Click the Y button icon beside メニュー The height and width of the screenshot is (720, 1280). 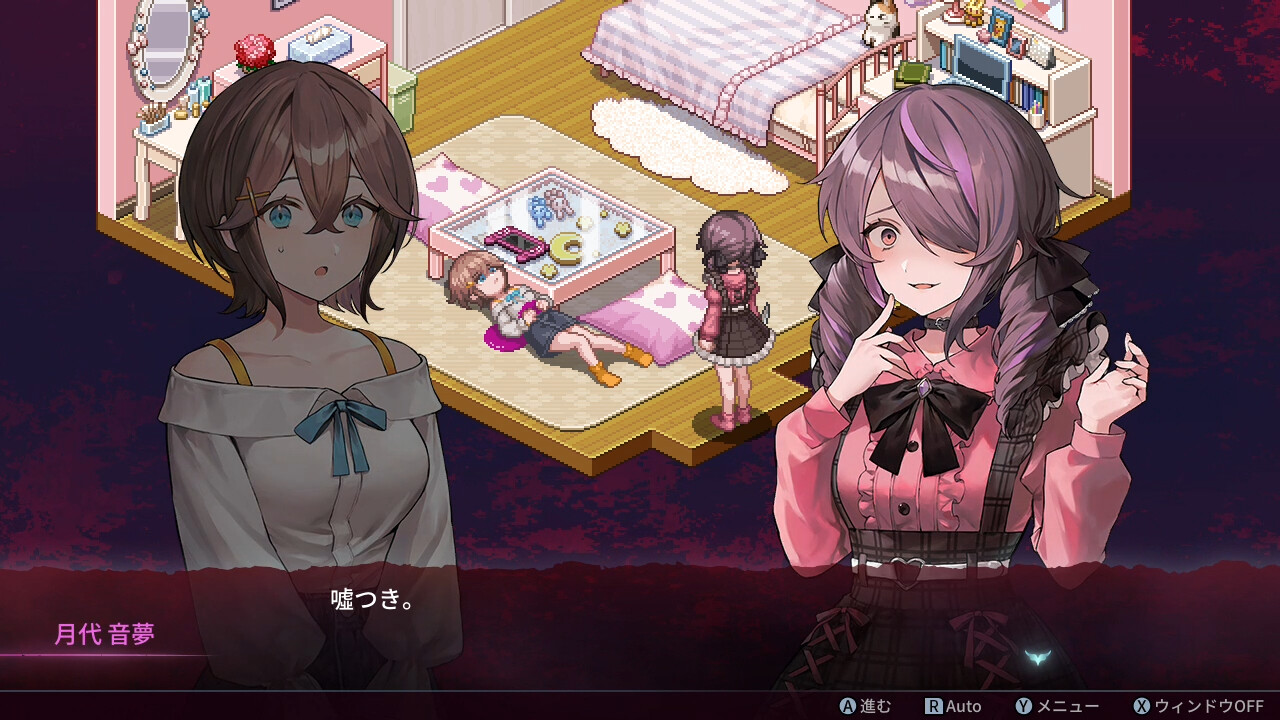(x=1022, y=707)
